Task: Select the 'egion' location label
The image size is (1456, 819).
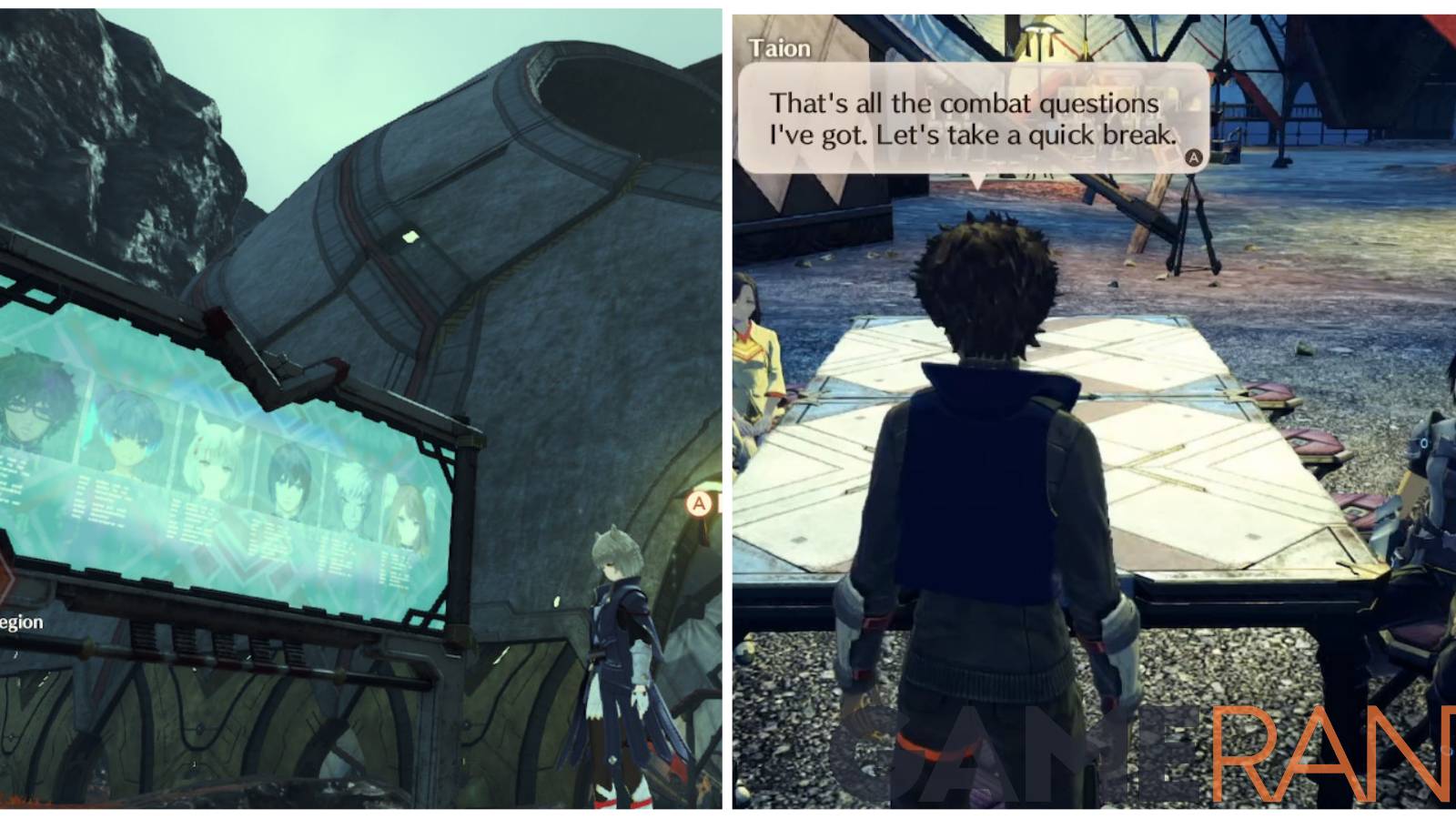Action: [20, 622]
